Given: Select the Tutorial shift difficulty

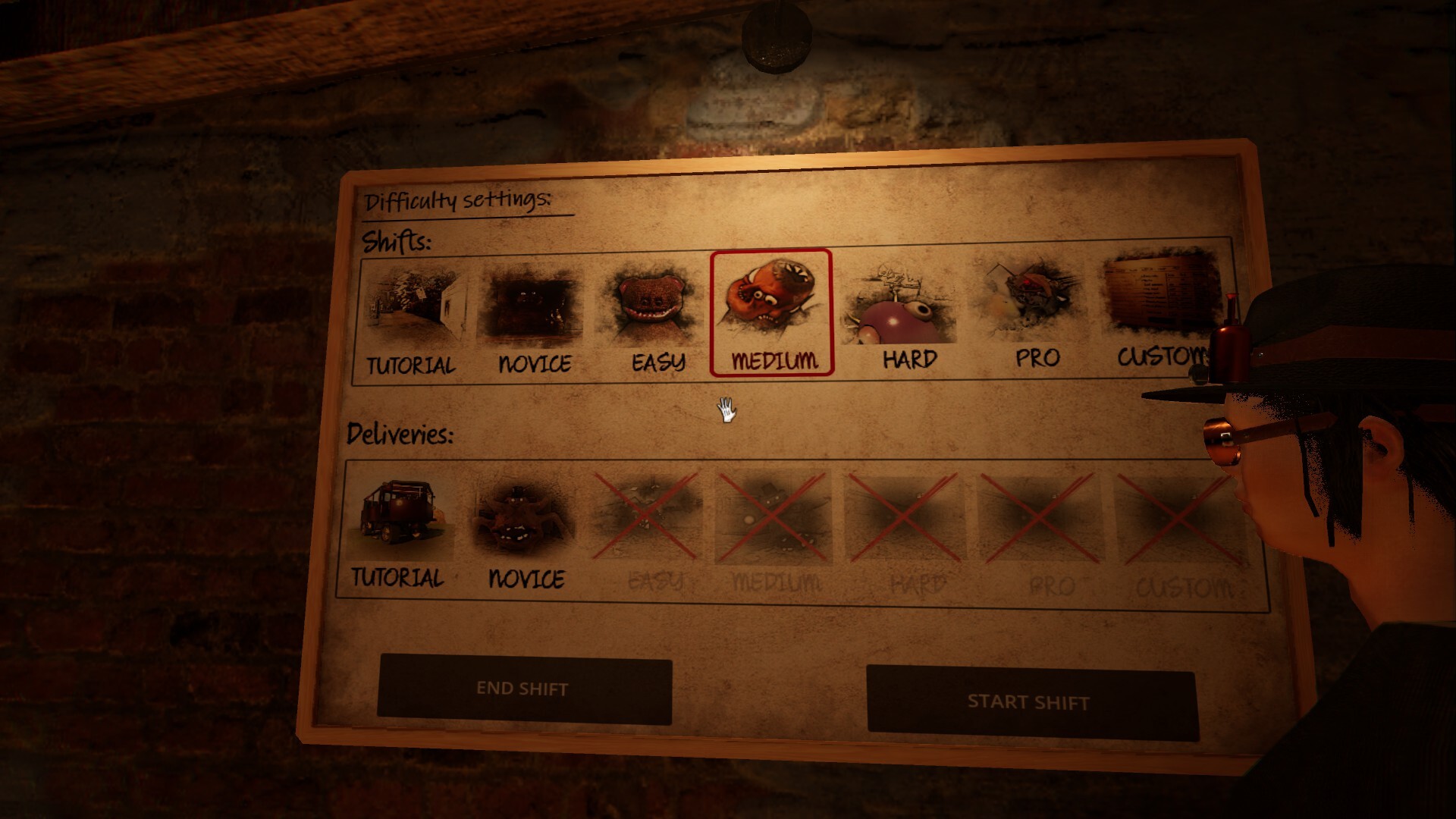Looking at the screenshot, I should point(412,318).
